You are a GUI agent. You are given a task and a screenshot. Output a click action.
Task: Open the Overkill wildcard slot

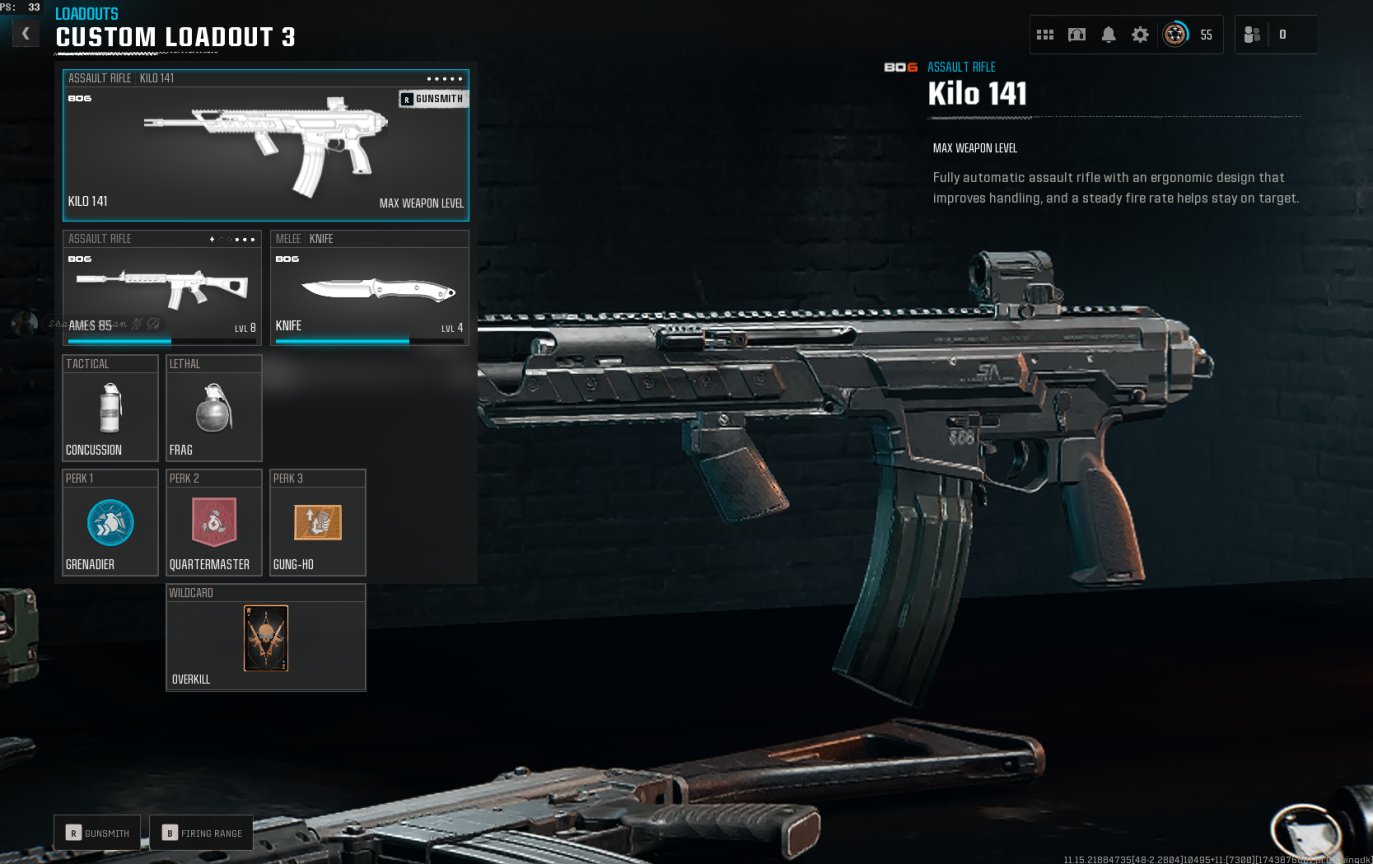pyautogui.click(x=266, y=637)
